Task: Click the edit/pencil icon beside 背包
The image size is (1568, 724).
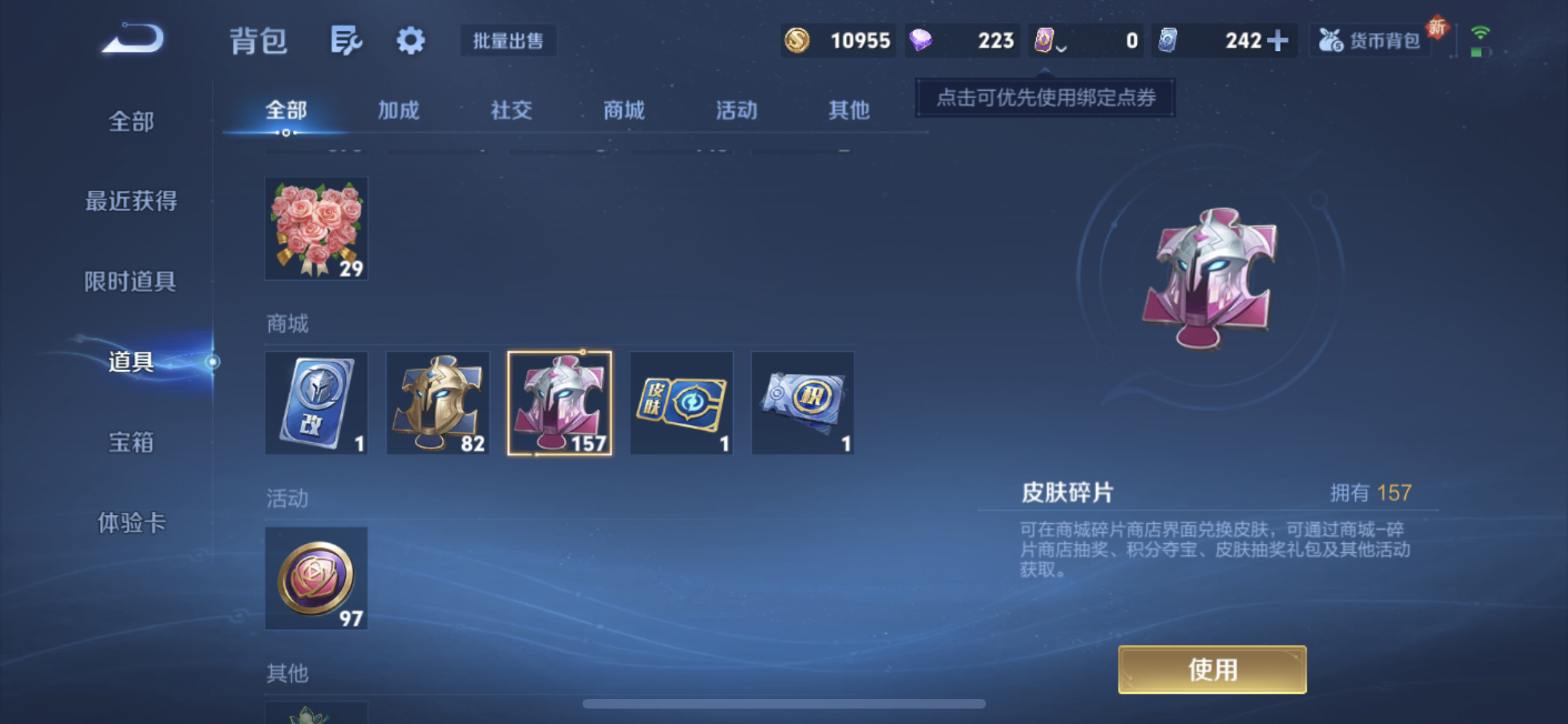Action: [x=346, y=40]
